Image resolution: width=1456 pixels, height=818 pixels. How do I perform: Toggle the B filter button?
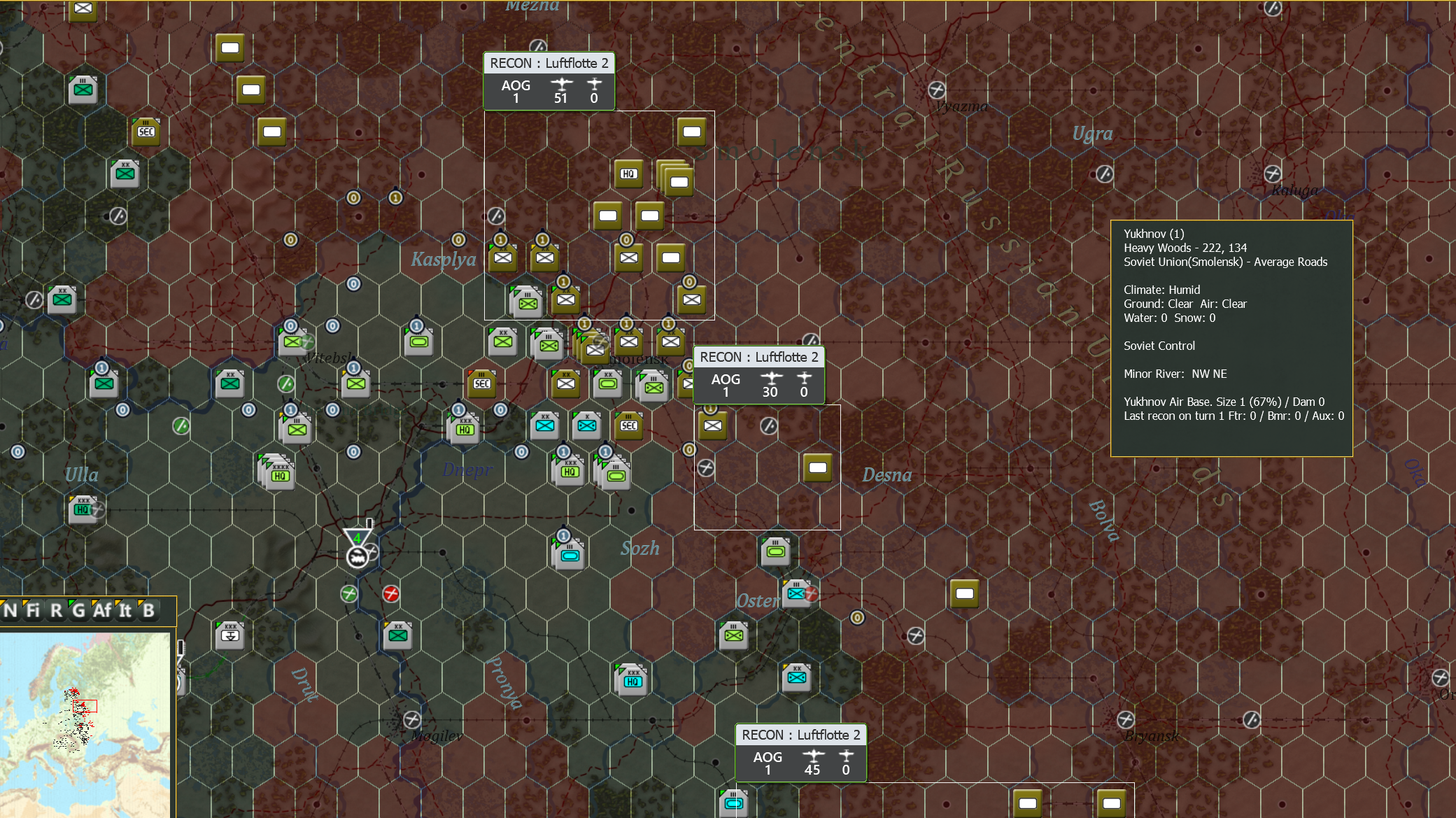pos(148,611)
